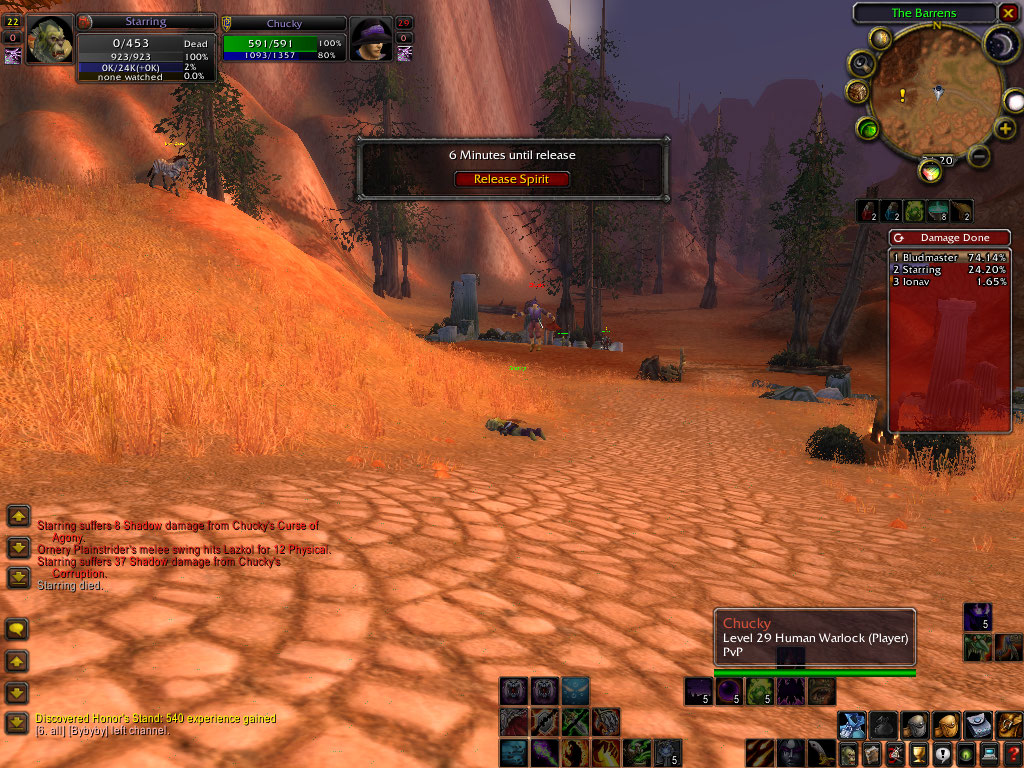Open the Damage Done meter header
1024x768 pixels.
tap(949, 238)
